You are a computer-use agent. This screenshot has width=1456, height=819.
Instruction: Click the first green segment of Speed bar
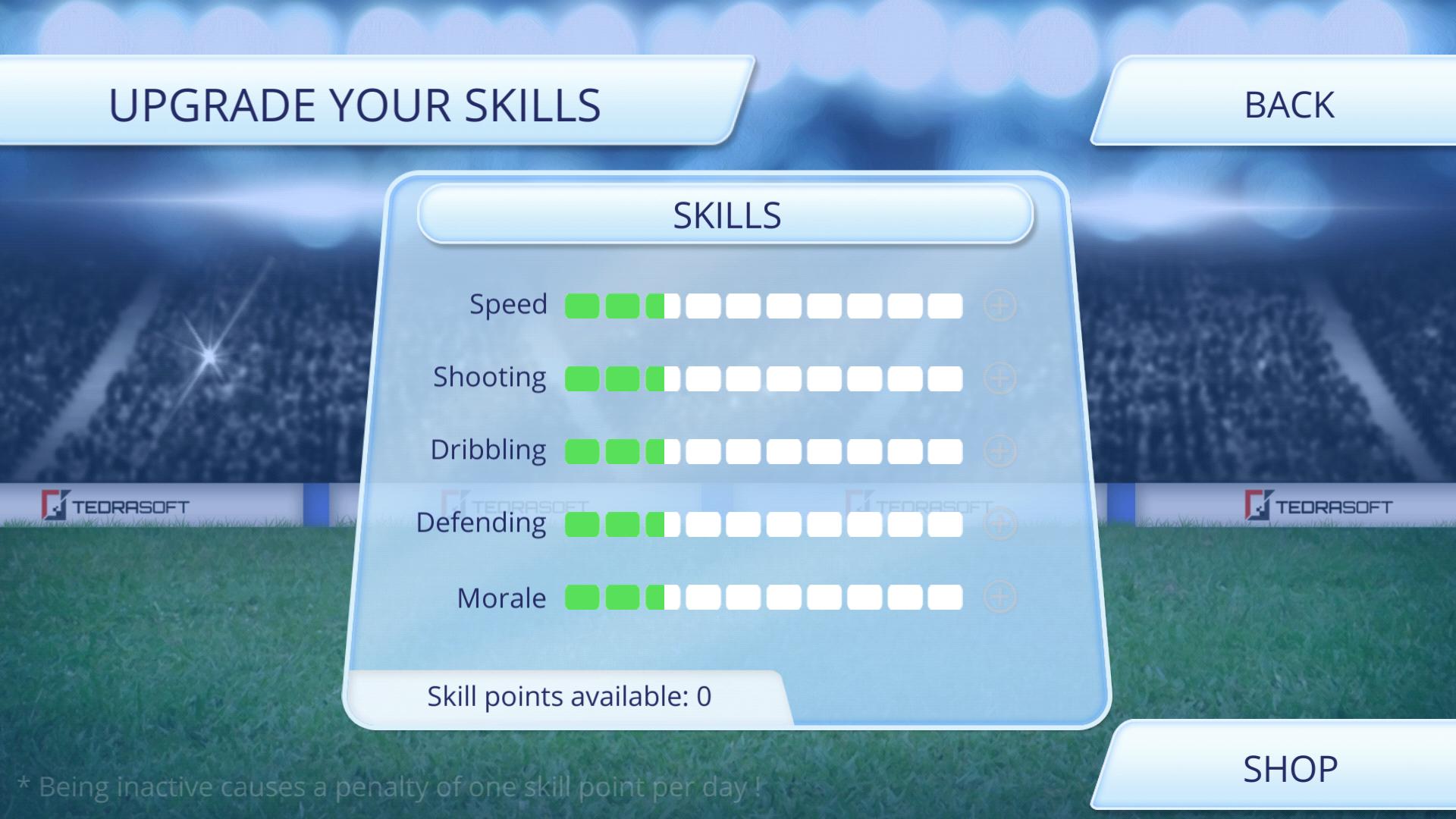tap(584, 306)
